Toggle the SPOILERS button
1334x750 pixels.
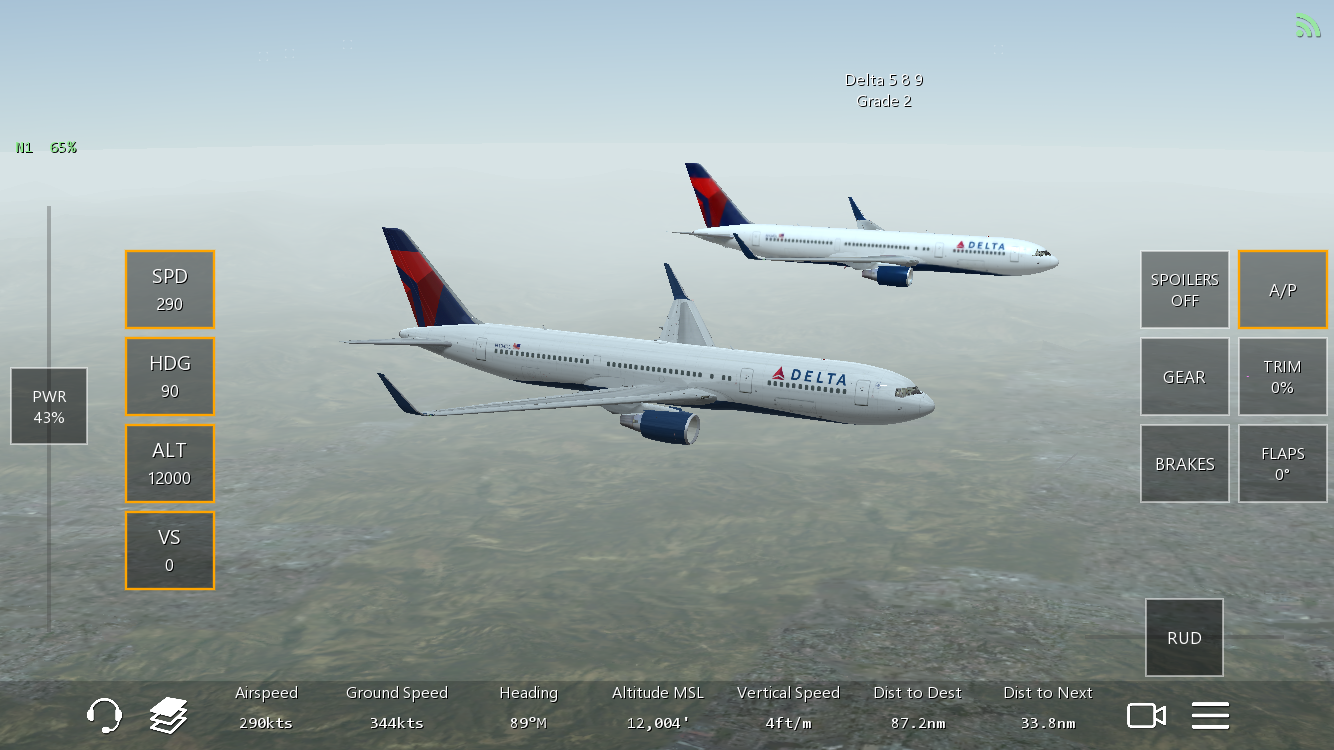click(x=1184, y=289)
